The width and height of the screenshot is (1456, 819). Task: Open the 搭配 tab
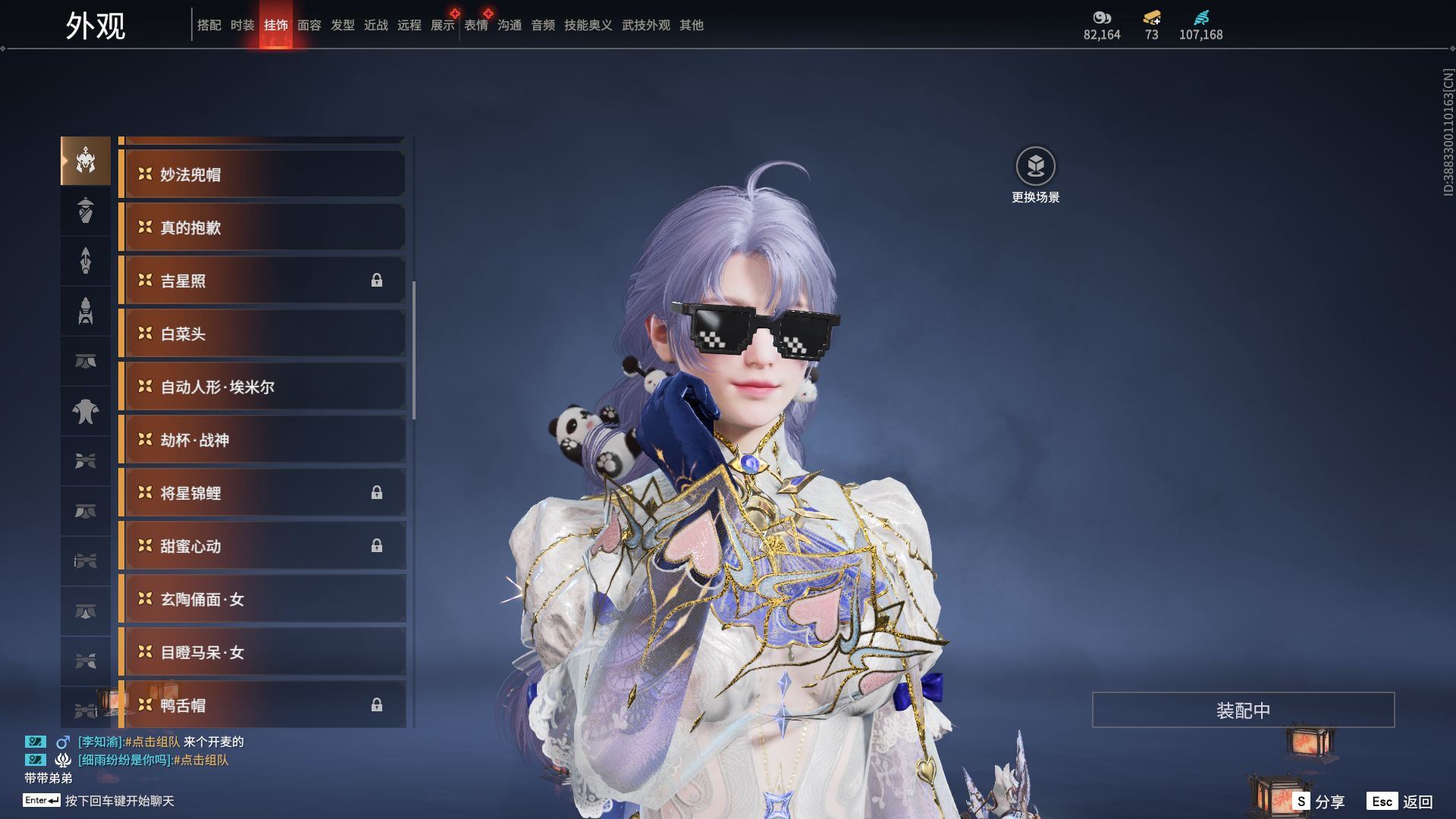pos(209,25)
